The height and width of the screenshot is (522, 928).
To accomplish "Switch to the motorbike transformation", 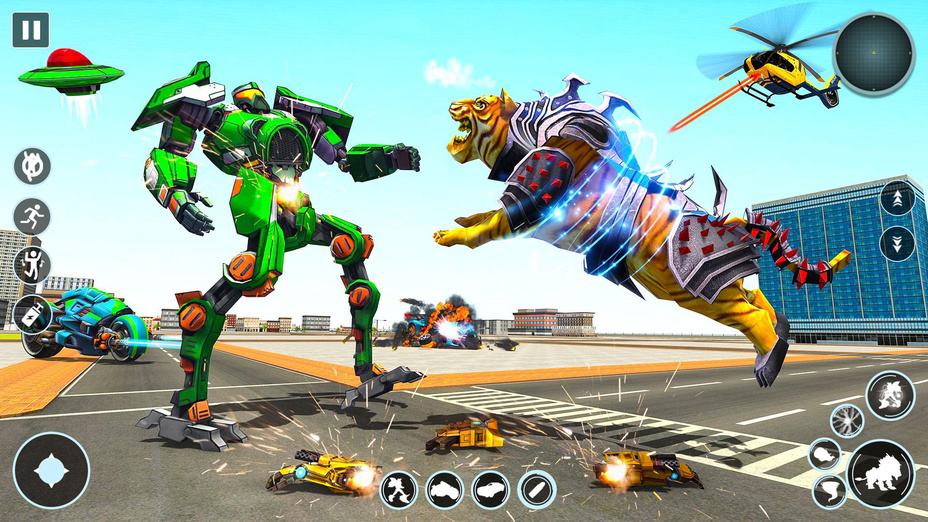I will pyautogui.click(x=445, y=490).
